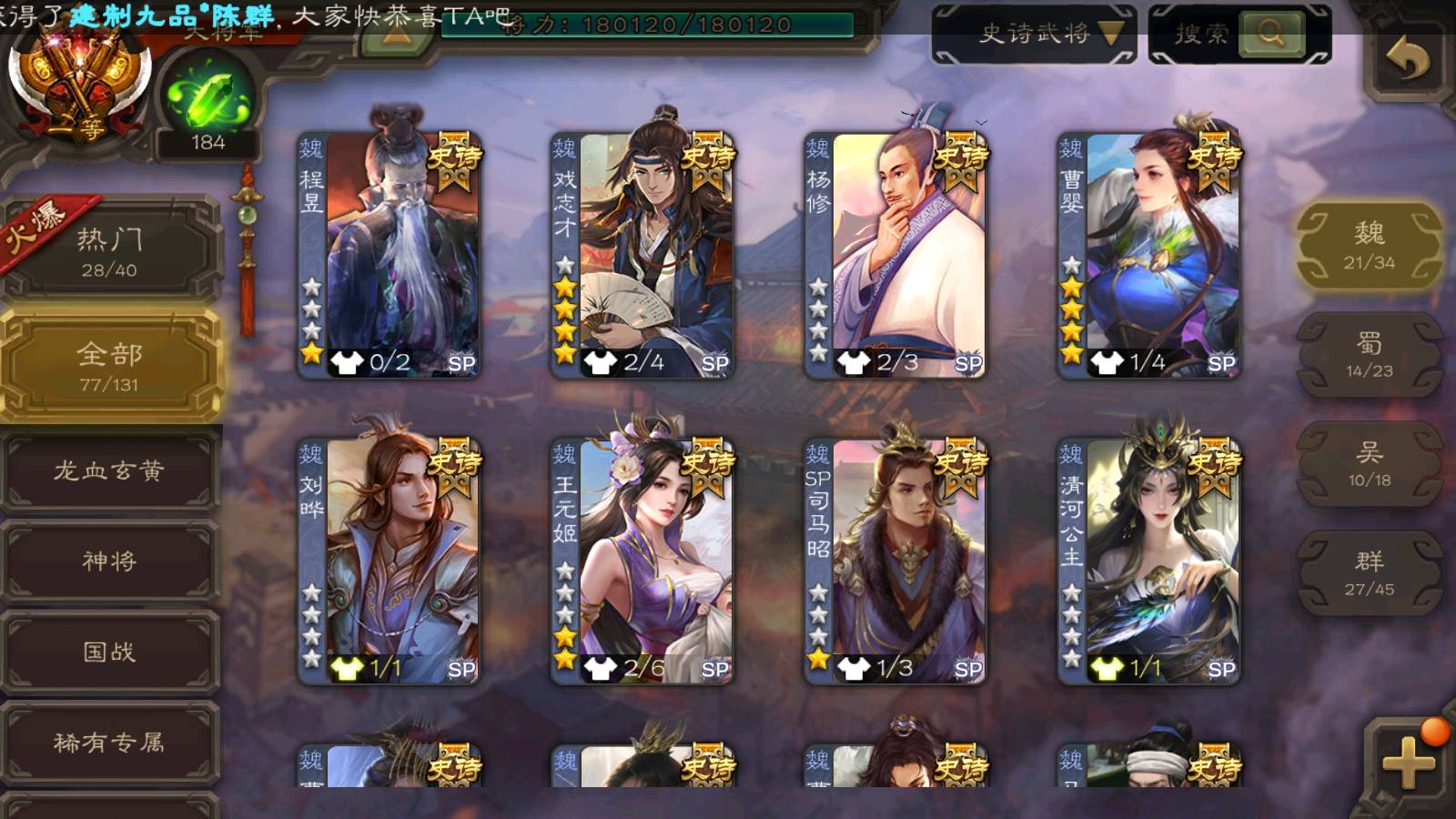Screen dimensions: 1456x819
Task: Click the golden plus button
Action: [x=1407, y=761]
